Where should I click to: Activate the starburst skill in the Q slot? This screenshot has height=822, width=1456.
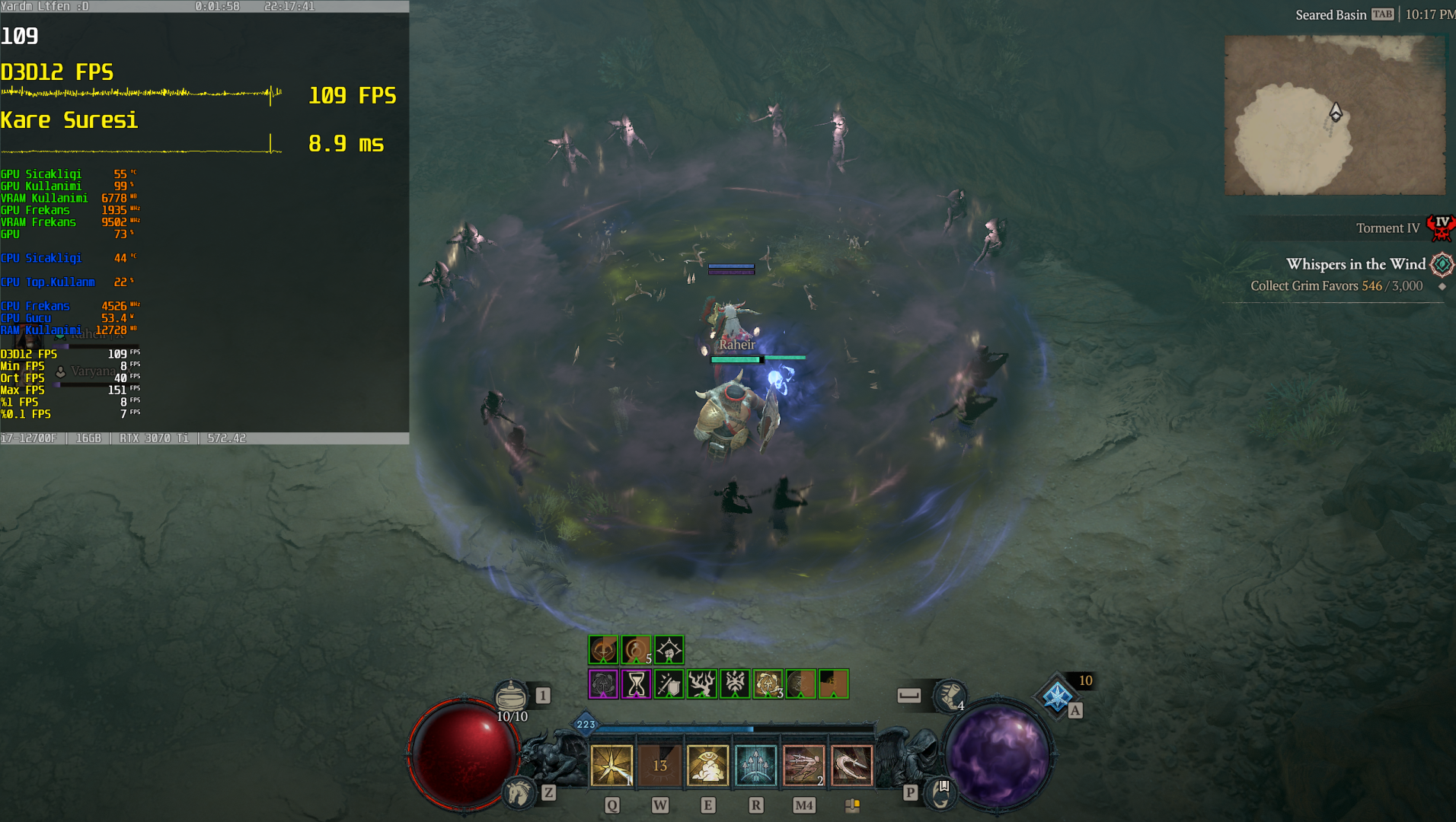[x=611, y=765]
